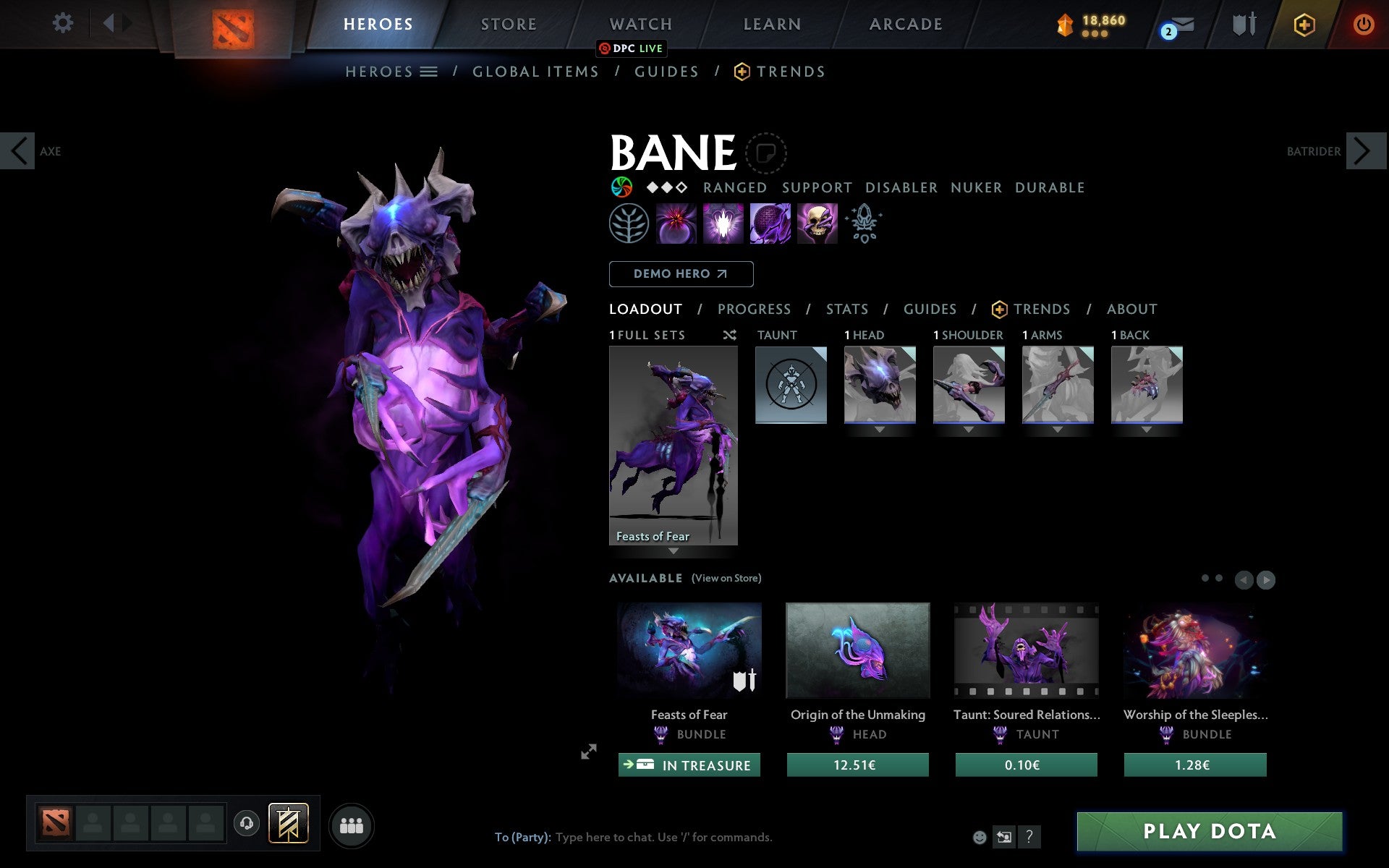Open the emoticon picker near chat
The height and width of the screenshot is (868, 1389).
(x=980, y=838)
